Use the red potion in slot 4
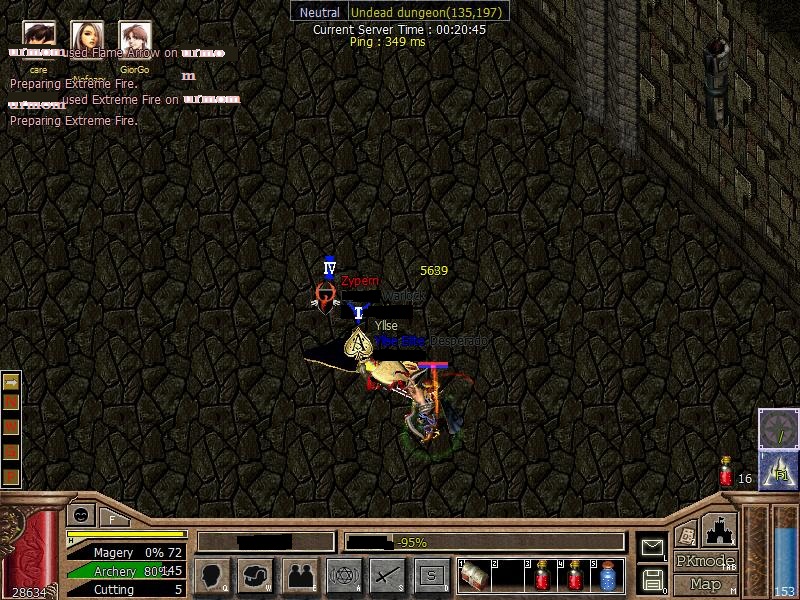800x600 pixels. point(575,575)
